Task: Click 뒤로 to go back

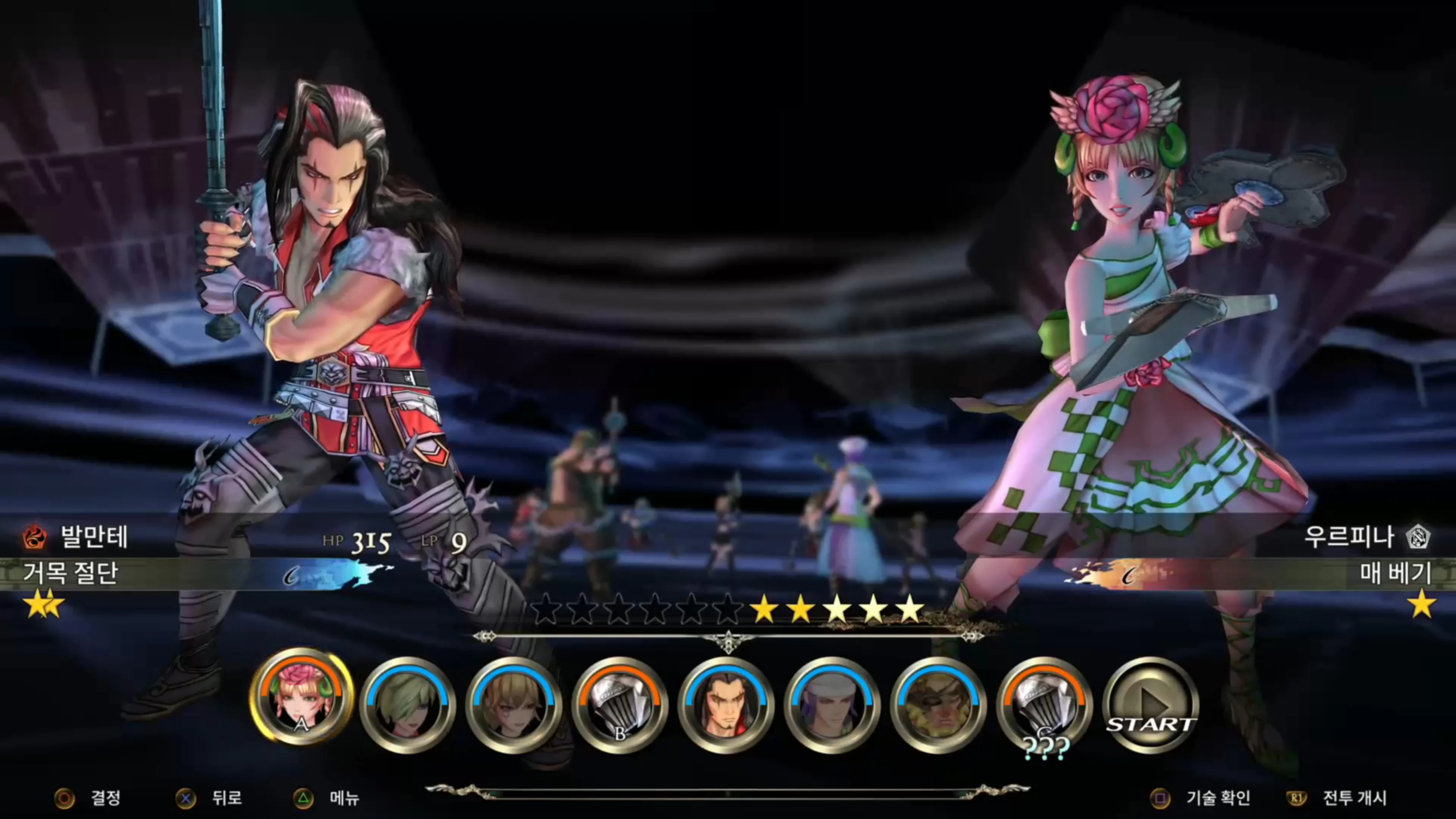Action: (226, 797)
